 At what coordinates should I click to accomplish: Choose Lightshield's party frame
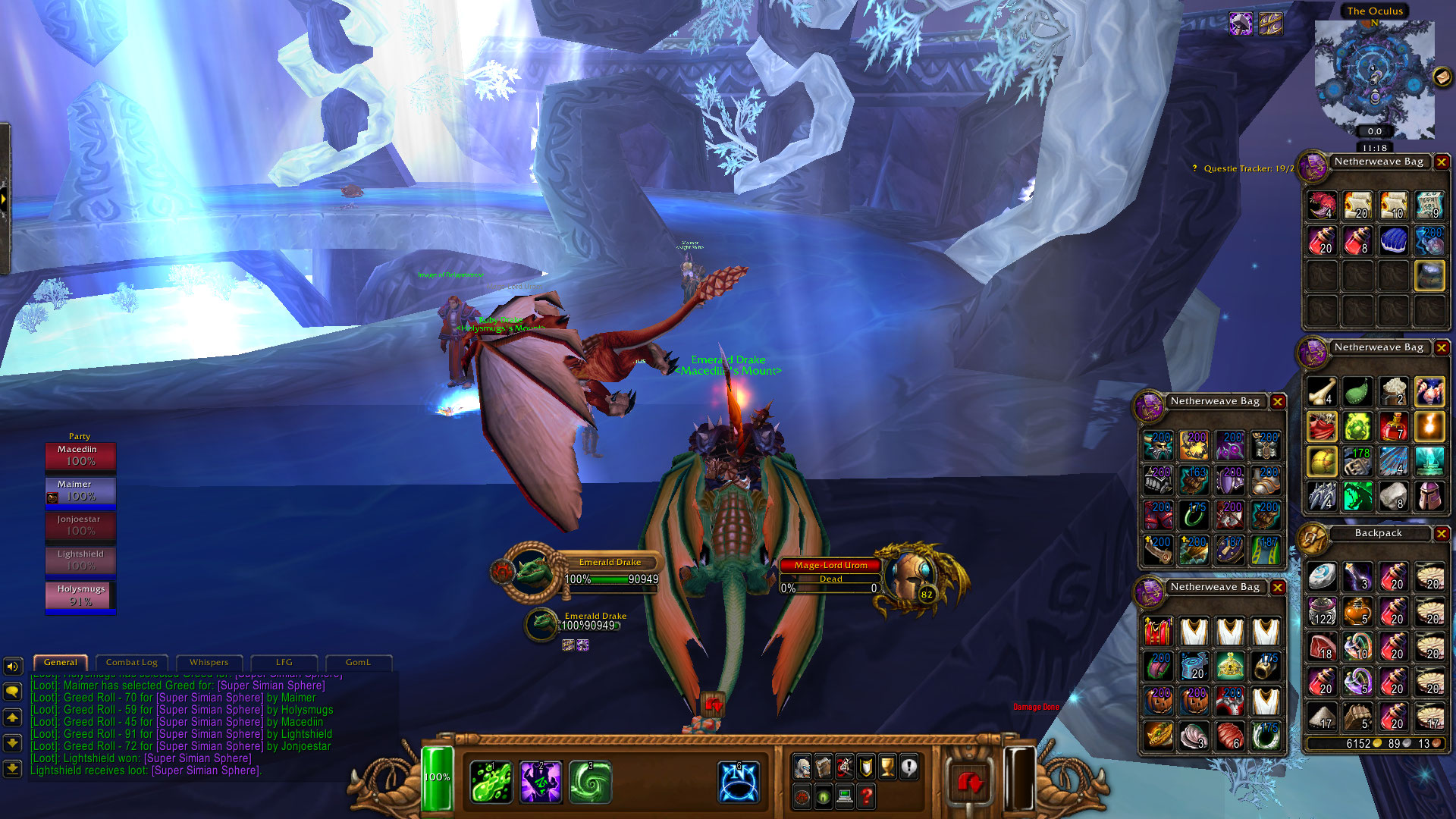point(80,560)
